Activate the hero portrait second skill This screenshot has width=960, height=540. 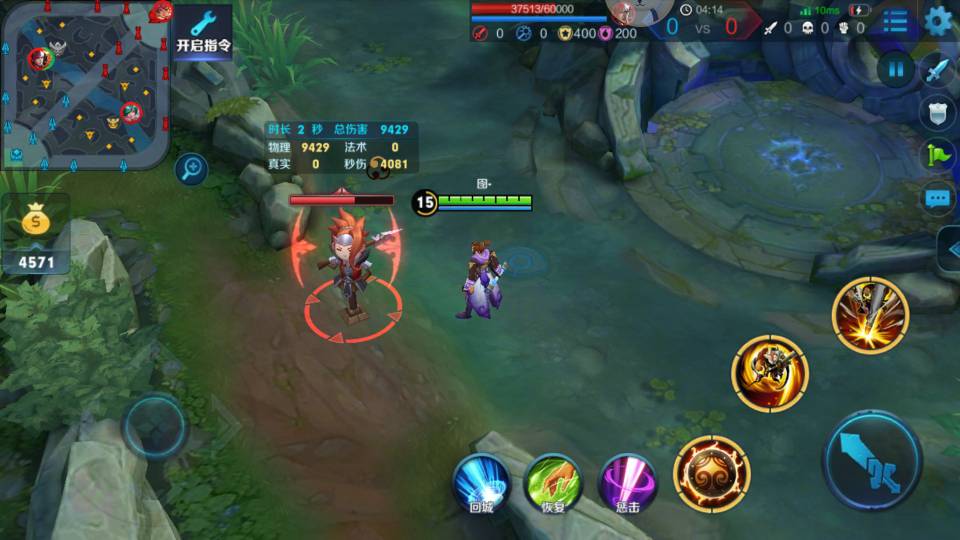point(769,372)
